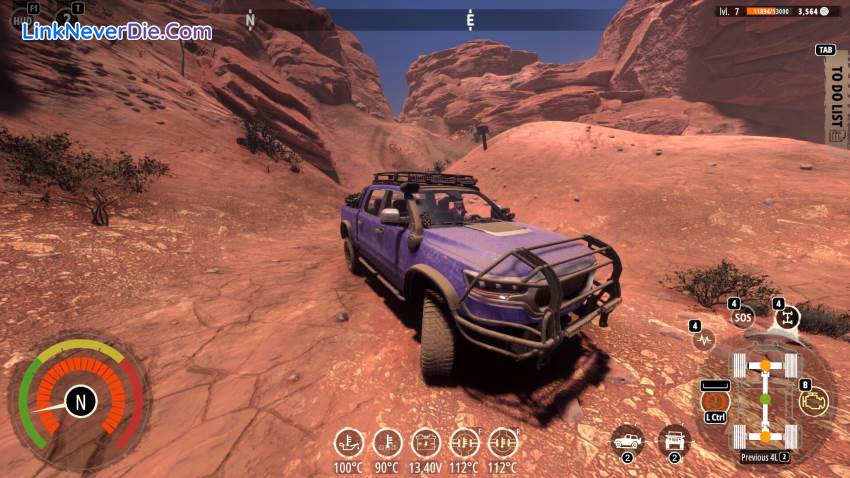Open the To Do List panel
This screenshot has width=850, height=478.
pos(836,100)
